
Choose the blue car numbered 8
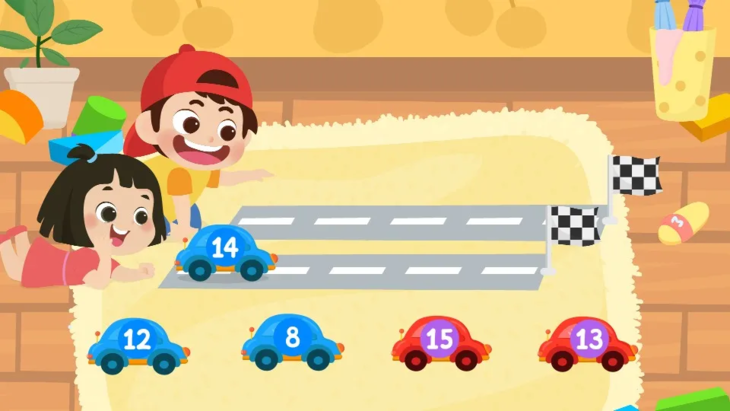click(292, 340)
